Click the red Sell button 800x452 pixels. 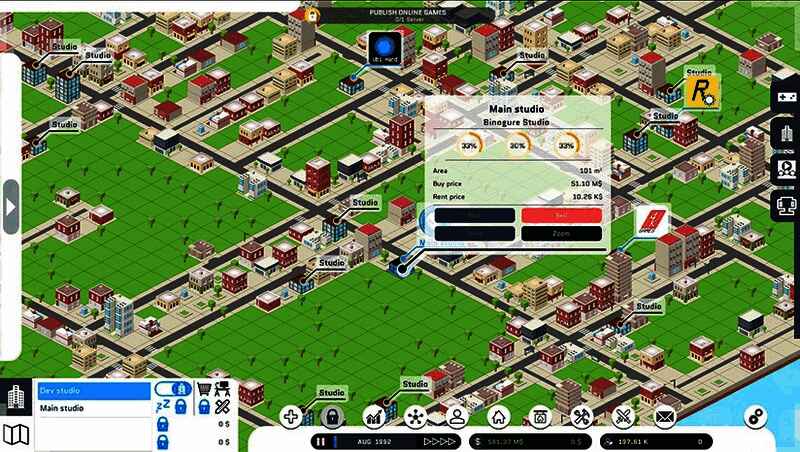click(561, 214)
